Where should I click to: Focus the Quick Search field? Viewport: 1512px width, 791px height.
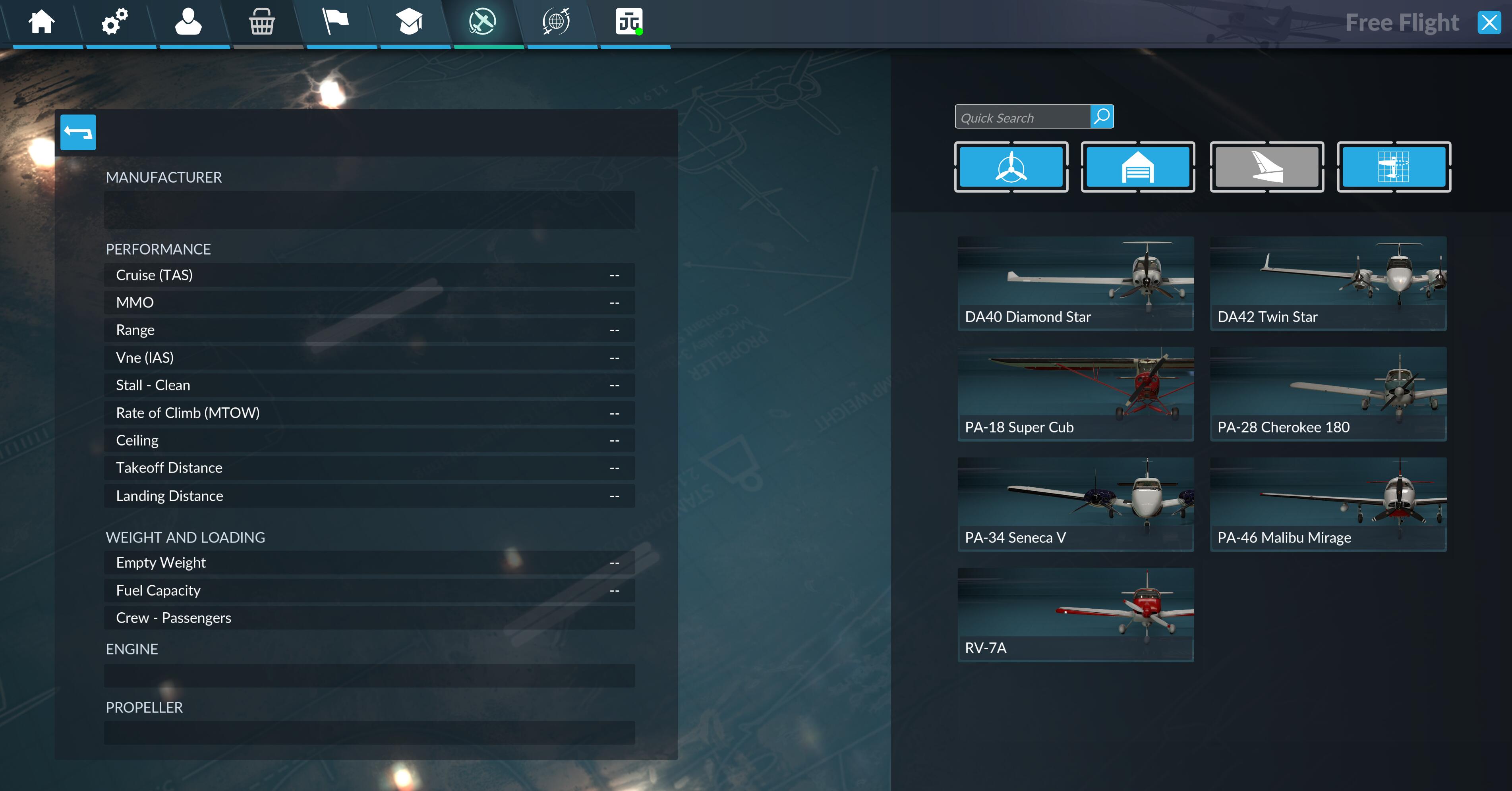coord(1023,118)
